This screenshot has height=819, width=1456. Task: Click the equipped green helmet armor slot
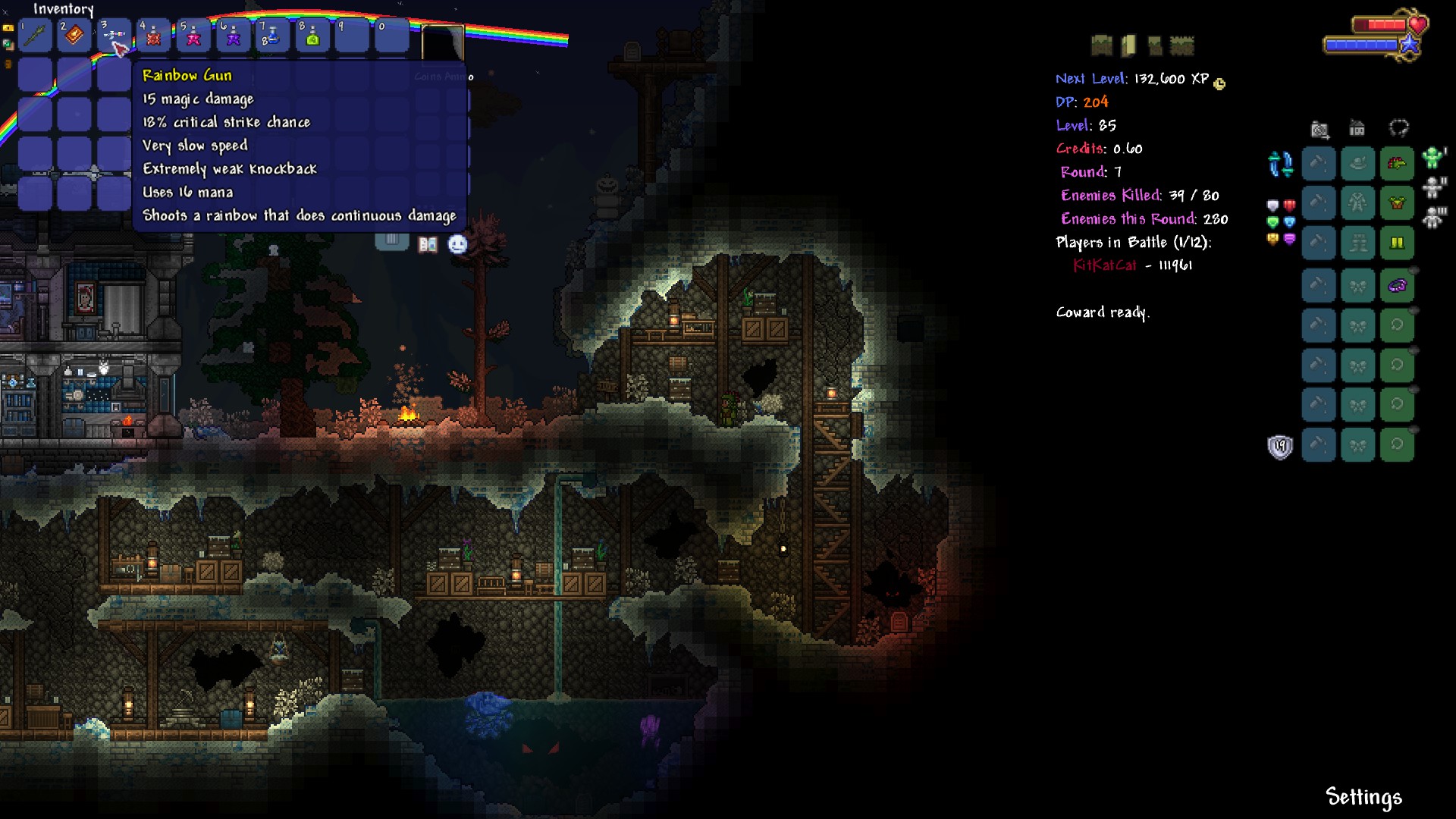[1397, 164]
